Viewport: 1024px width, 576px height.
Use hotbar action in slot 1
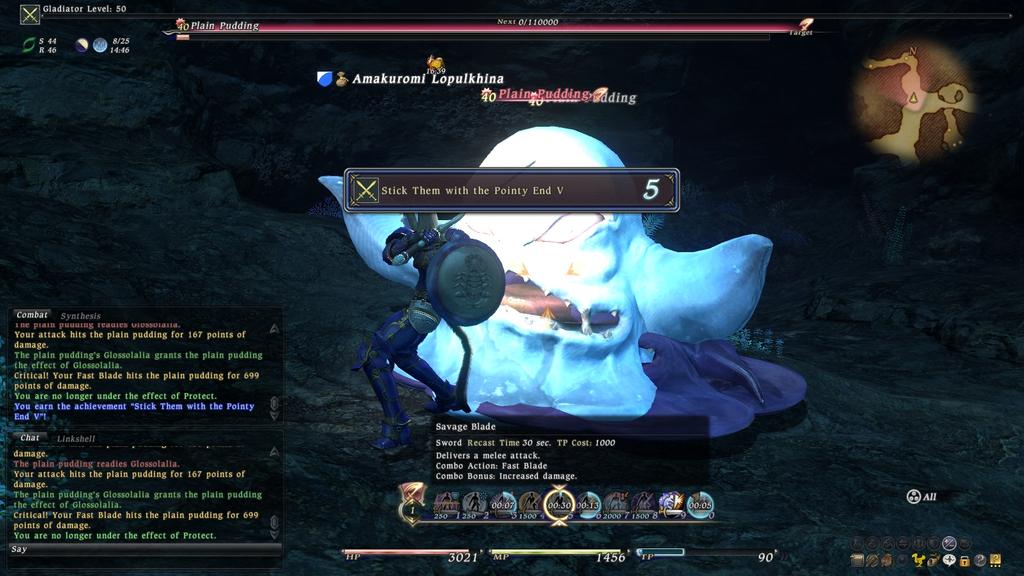point(445,504)
